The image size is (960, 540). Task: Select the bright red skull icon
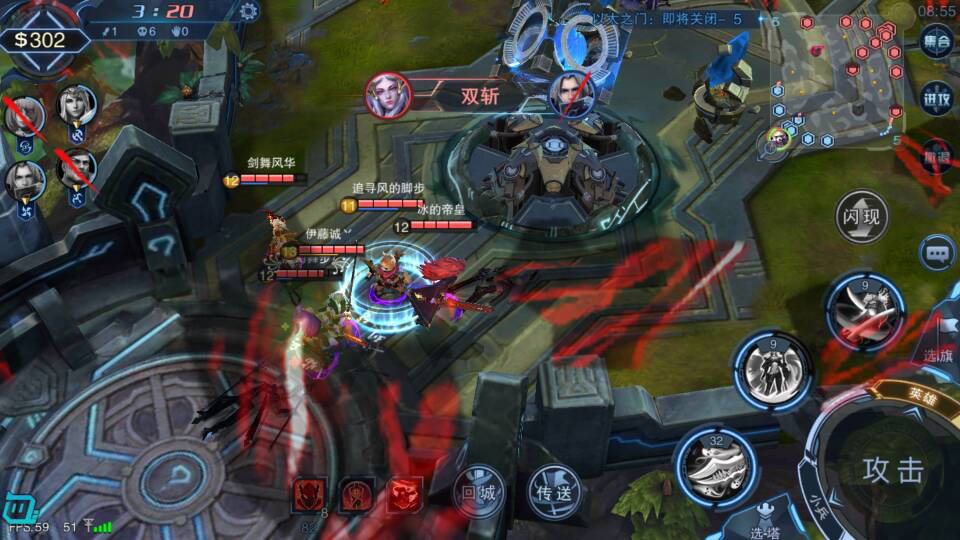pos(403,494)
